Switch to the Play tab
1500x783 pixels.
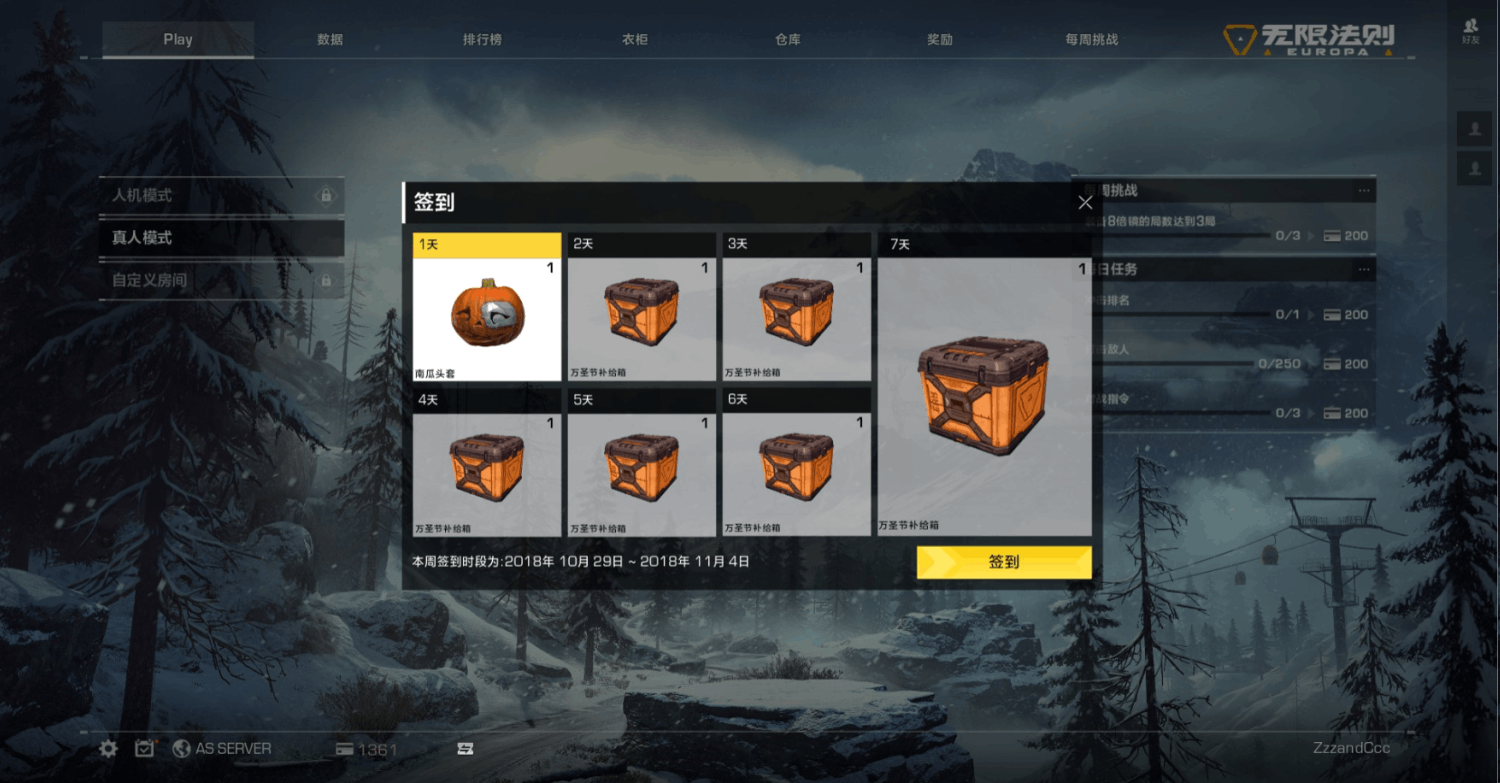pyautogui.click(x=178, y=40)
